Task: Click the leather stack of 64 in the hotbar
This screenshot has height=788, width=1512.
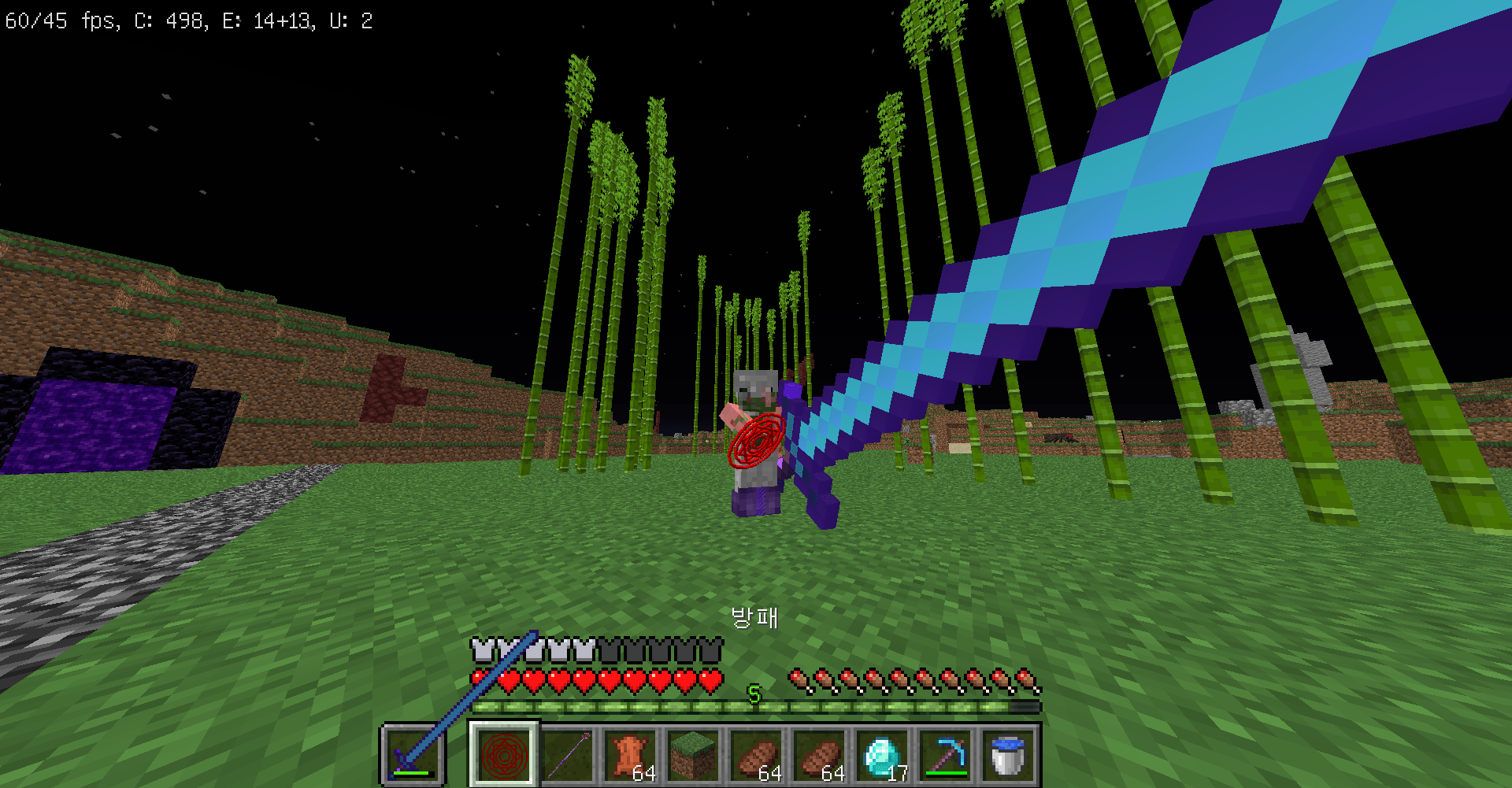Action: point(630,756)
